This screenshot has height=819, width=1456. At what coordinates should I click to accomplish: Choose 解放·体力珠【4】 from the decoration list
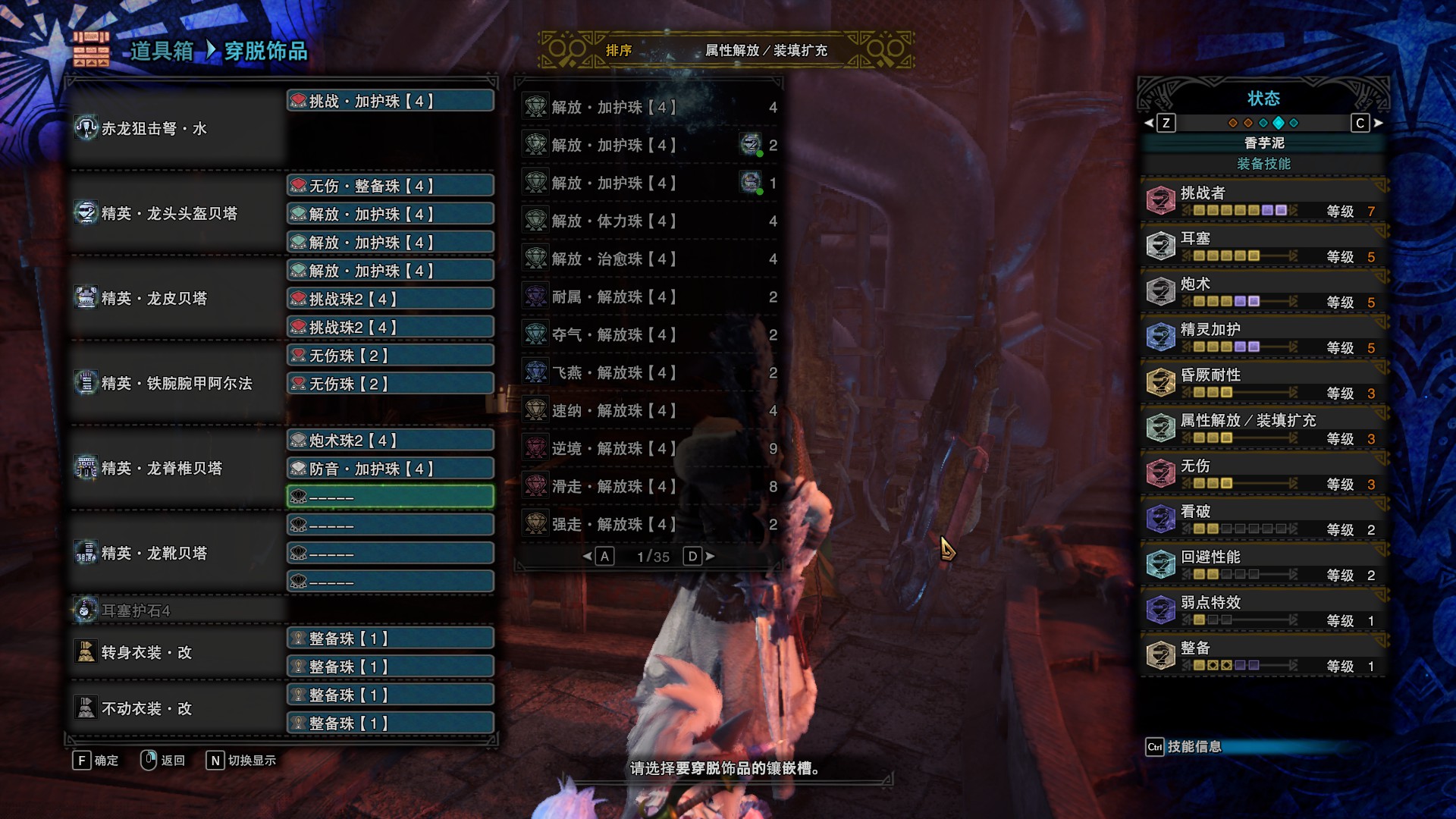point(649,221)
